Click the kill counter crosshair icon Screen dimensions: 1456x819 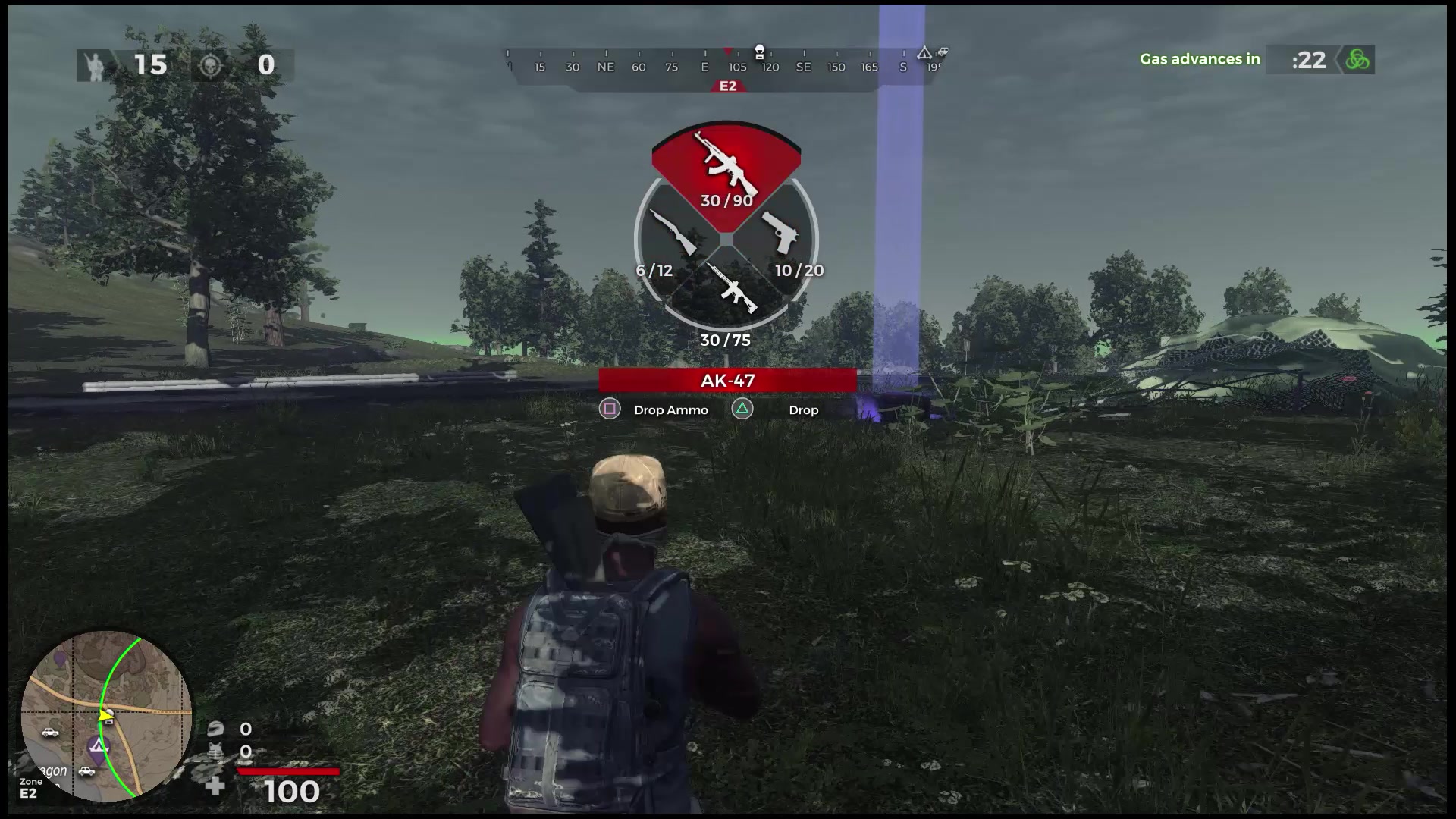pos(211,64)
